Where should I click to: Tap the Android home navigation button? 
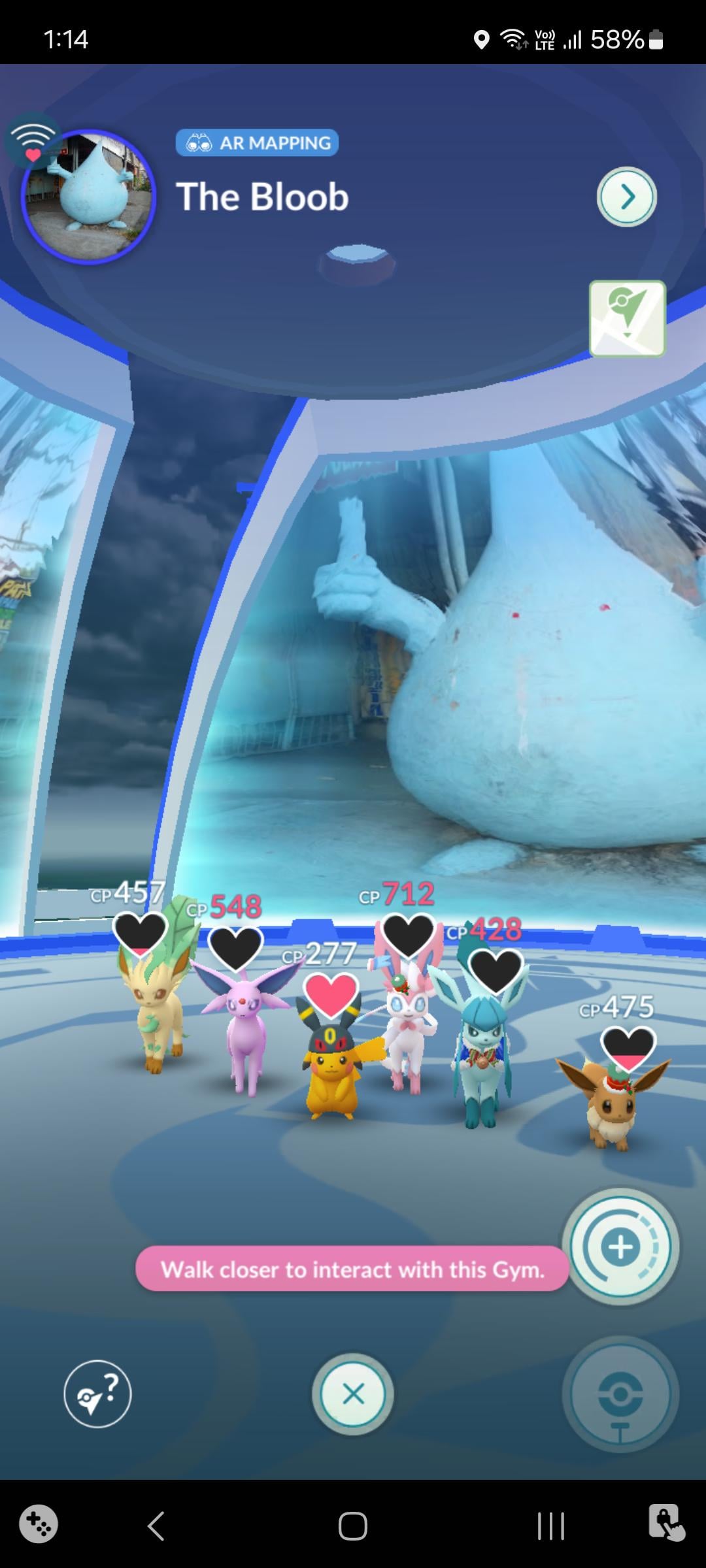pyautogui.click(x=353, y=1526)
